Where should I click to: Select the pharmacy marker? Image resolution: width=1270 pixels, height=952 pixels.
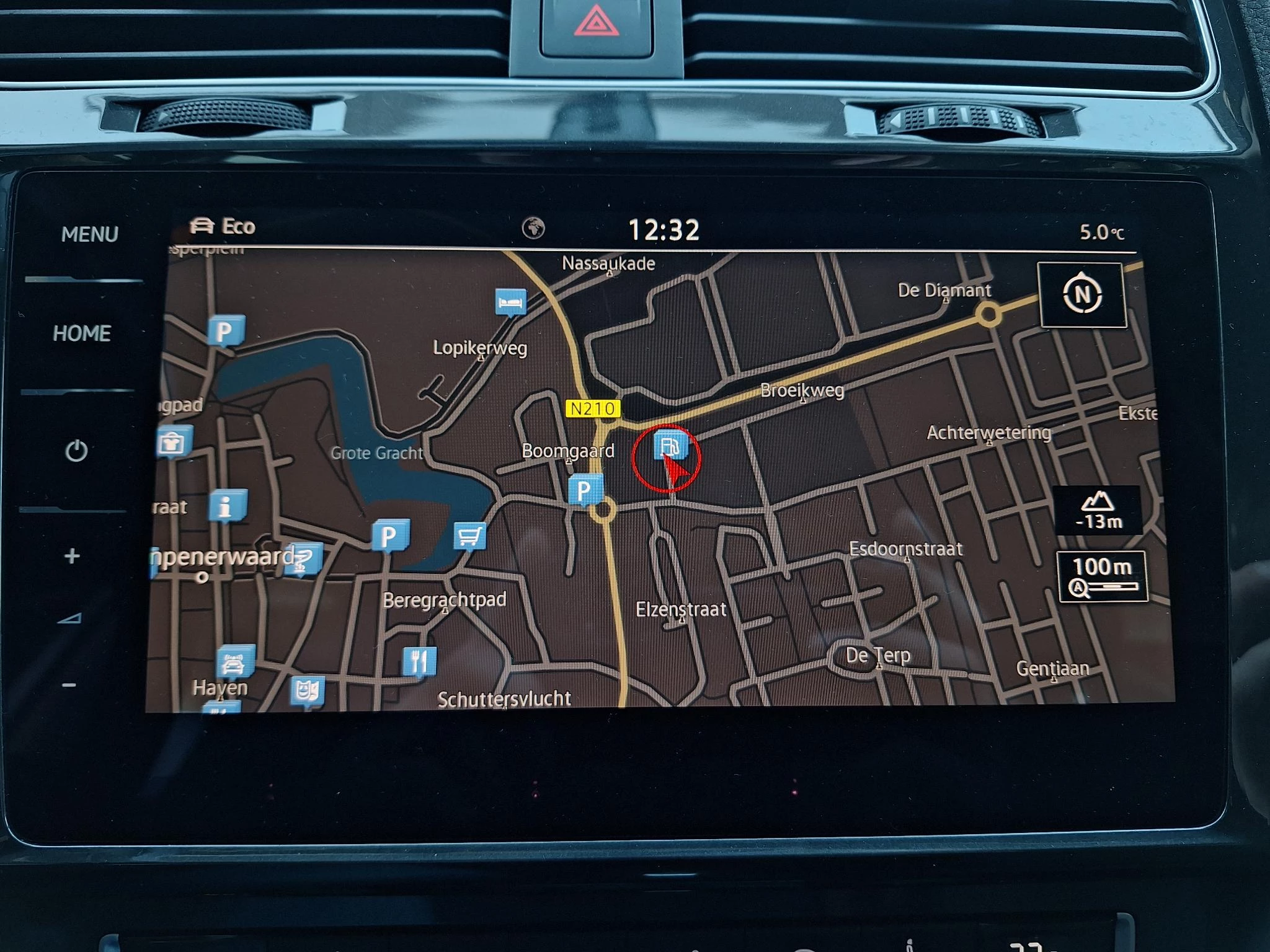click(x=304, y=558)
